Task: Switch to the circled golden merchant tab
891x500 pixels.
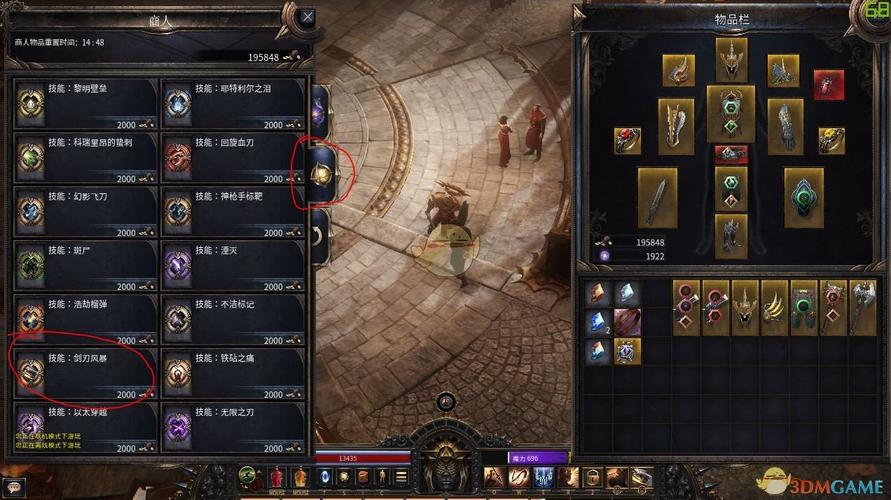Action: tap(321, 175)
